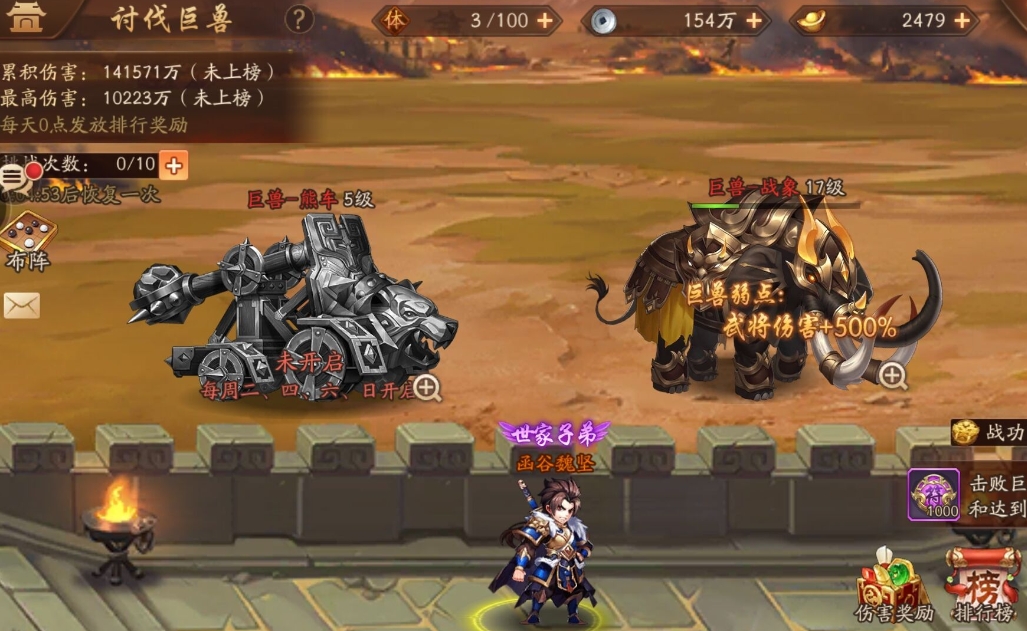
Task: Inspect the bear cart beast with magnifier
Action: coord(427,387)
